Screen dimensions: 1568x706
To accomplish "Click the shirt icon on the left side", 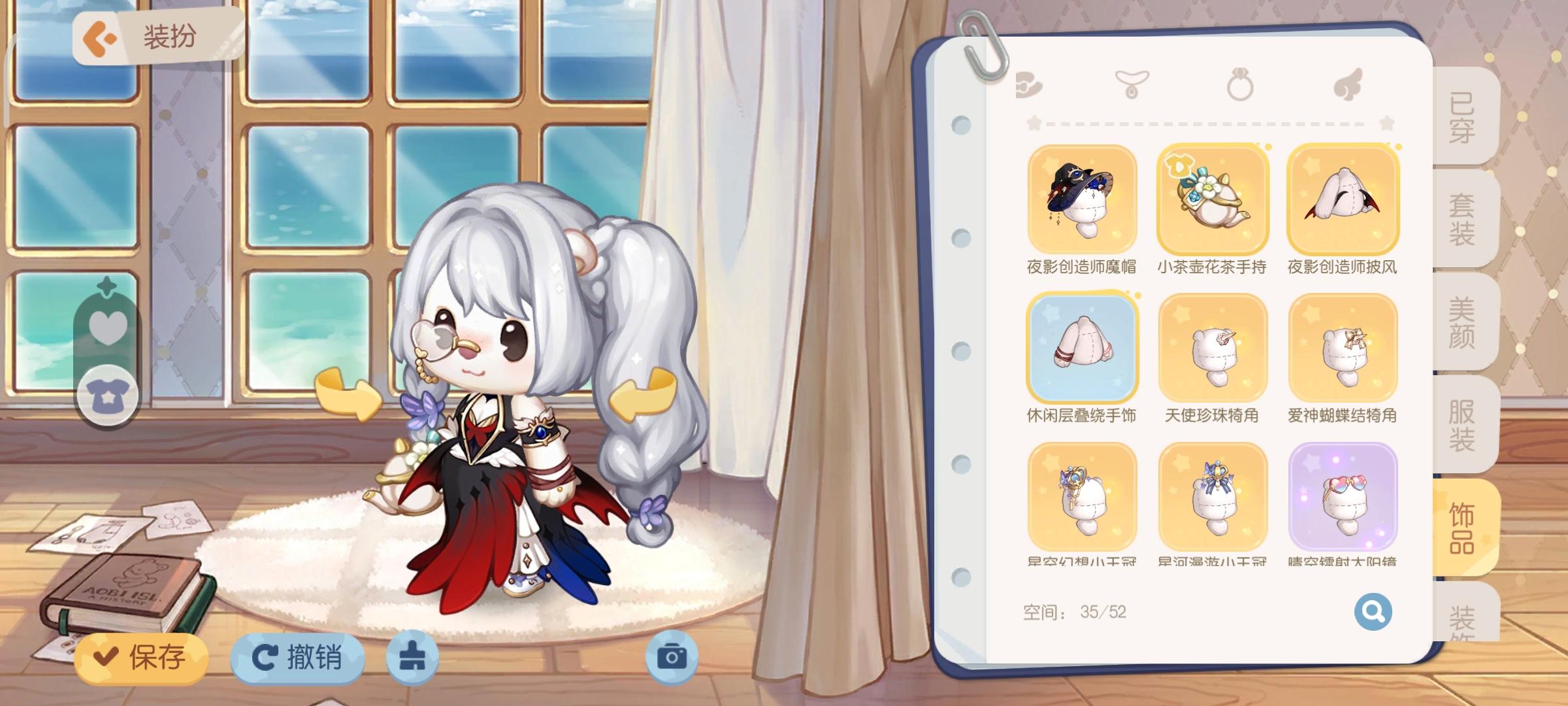I will (110, 395).
